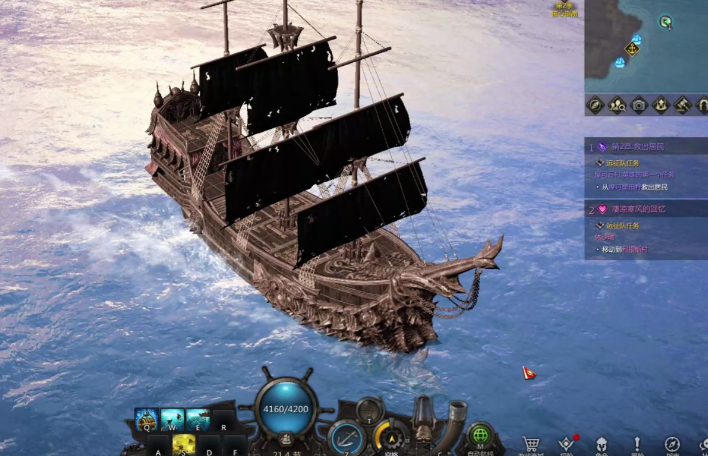Image resolution: width=708 pixels, height=456 pixels.
Task: Activate the E ship skill icon
Action: (197, 419)
